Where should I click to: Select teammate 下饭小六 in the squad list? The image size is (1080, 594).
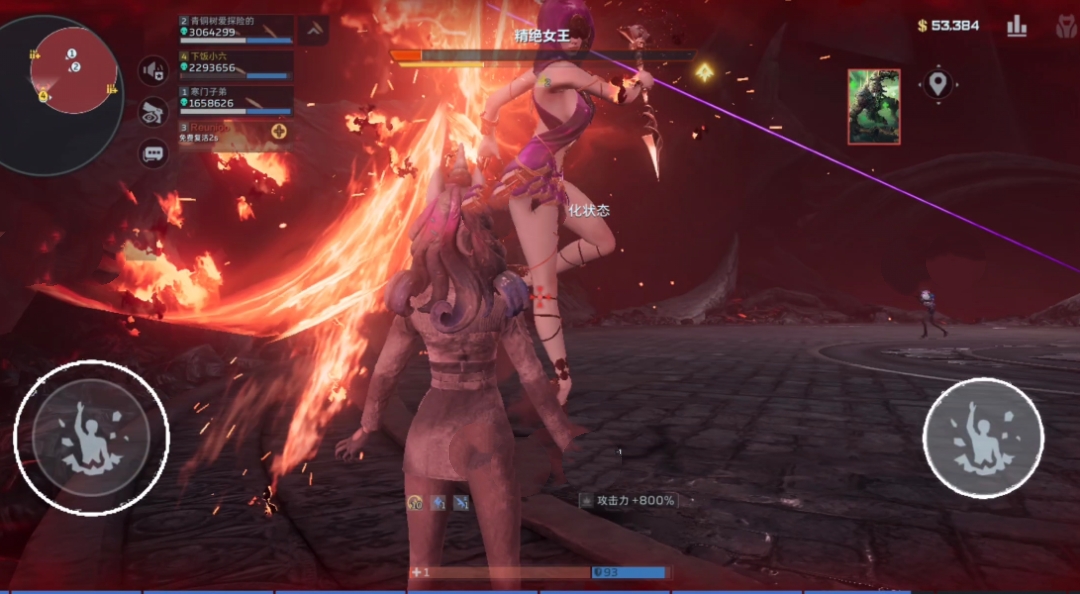236,64
